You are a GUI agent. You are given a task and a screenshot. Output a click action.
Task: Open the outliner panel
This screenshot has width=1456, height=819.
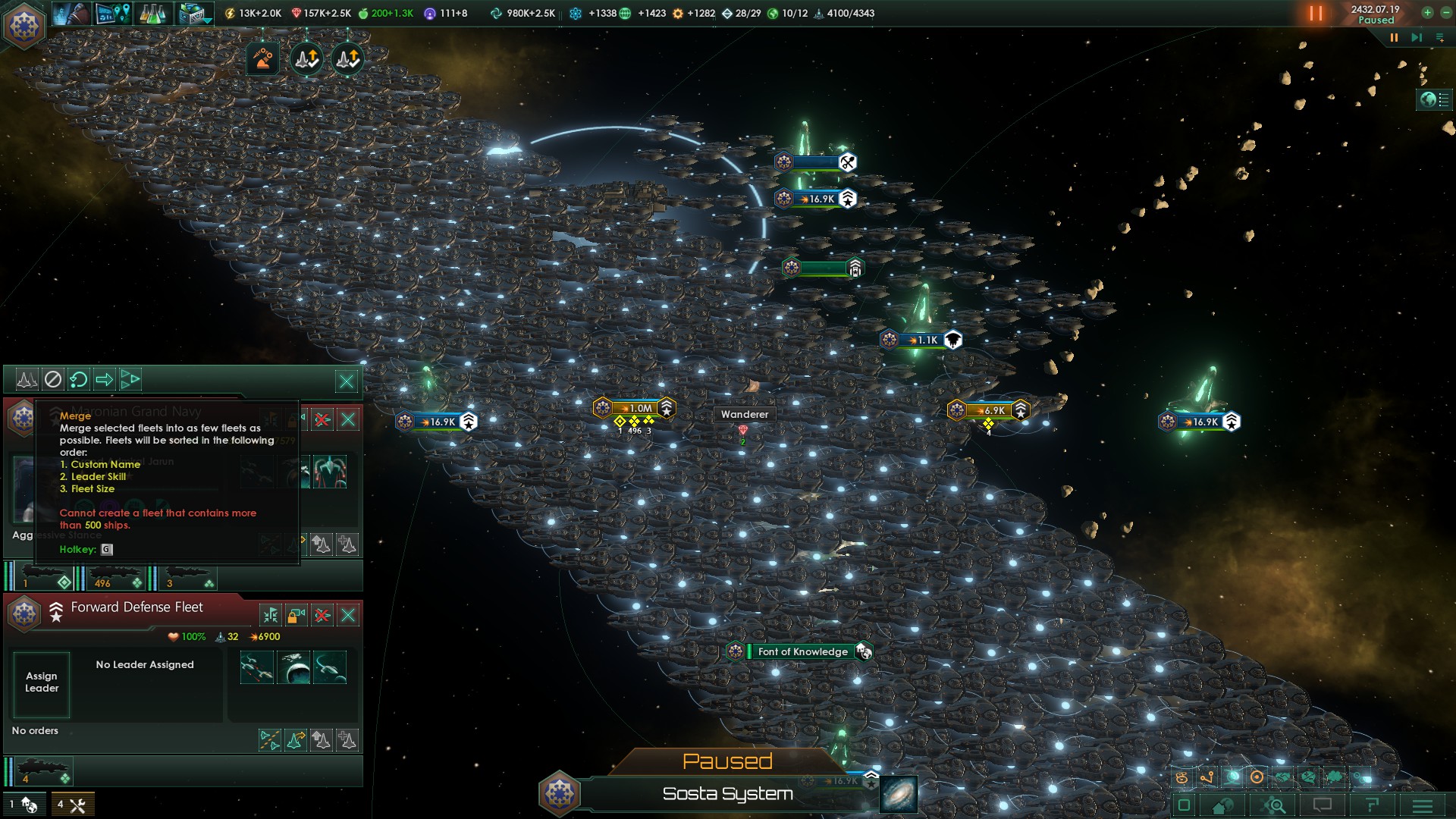(x=1433, y=100)
